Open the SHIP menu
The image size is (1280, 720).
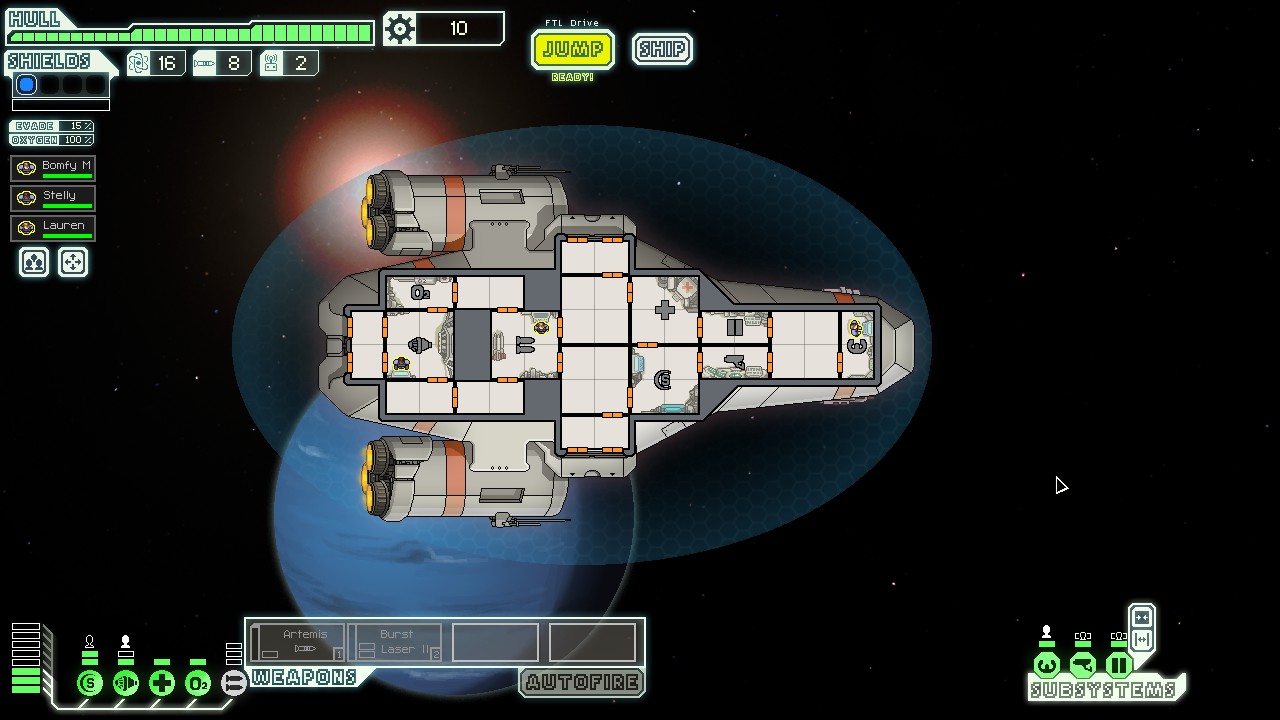click(662, 49)
